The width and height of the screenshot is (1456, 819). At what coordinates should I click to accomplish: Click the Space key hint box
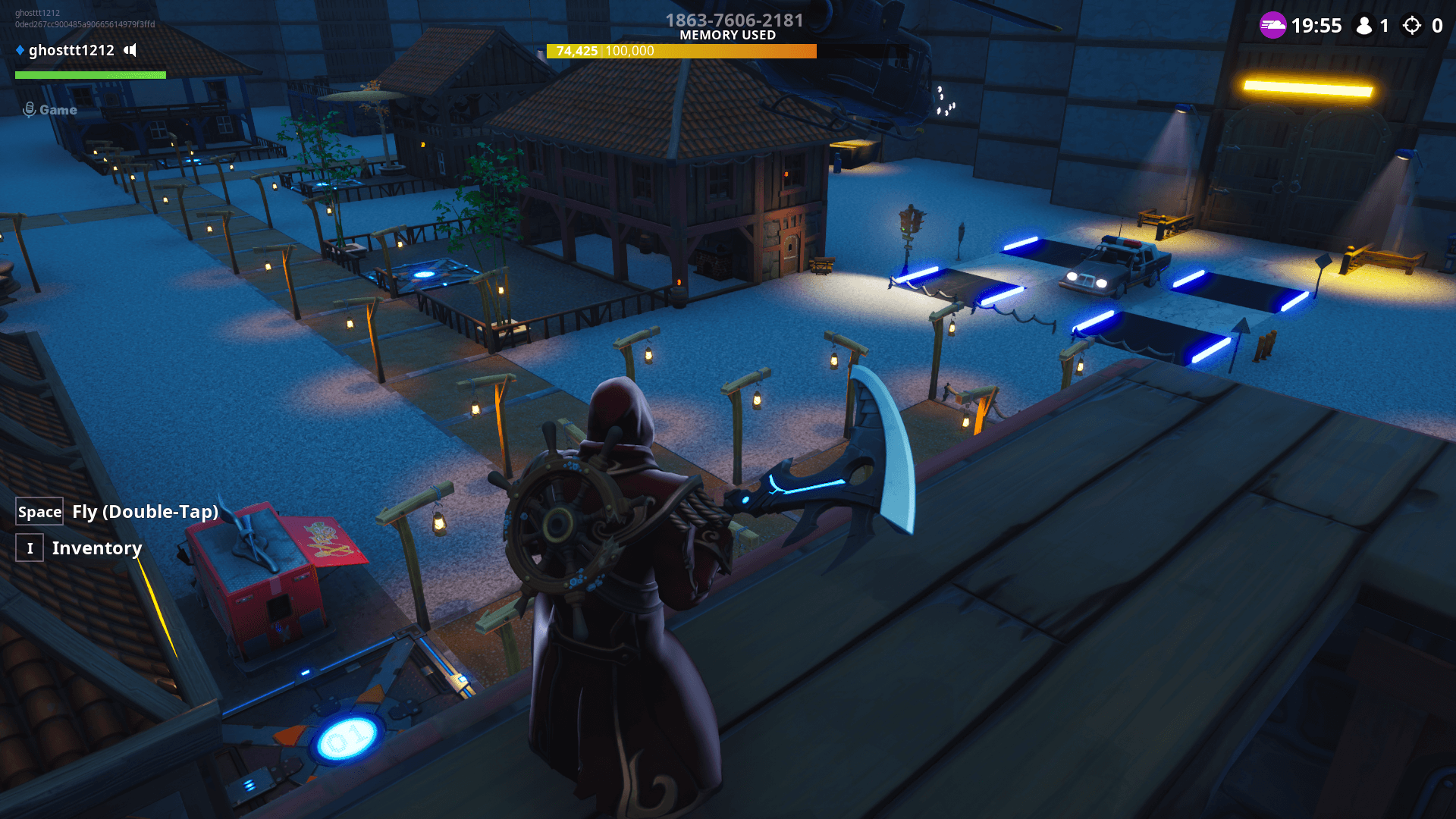tap(39, 511)
